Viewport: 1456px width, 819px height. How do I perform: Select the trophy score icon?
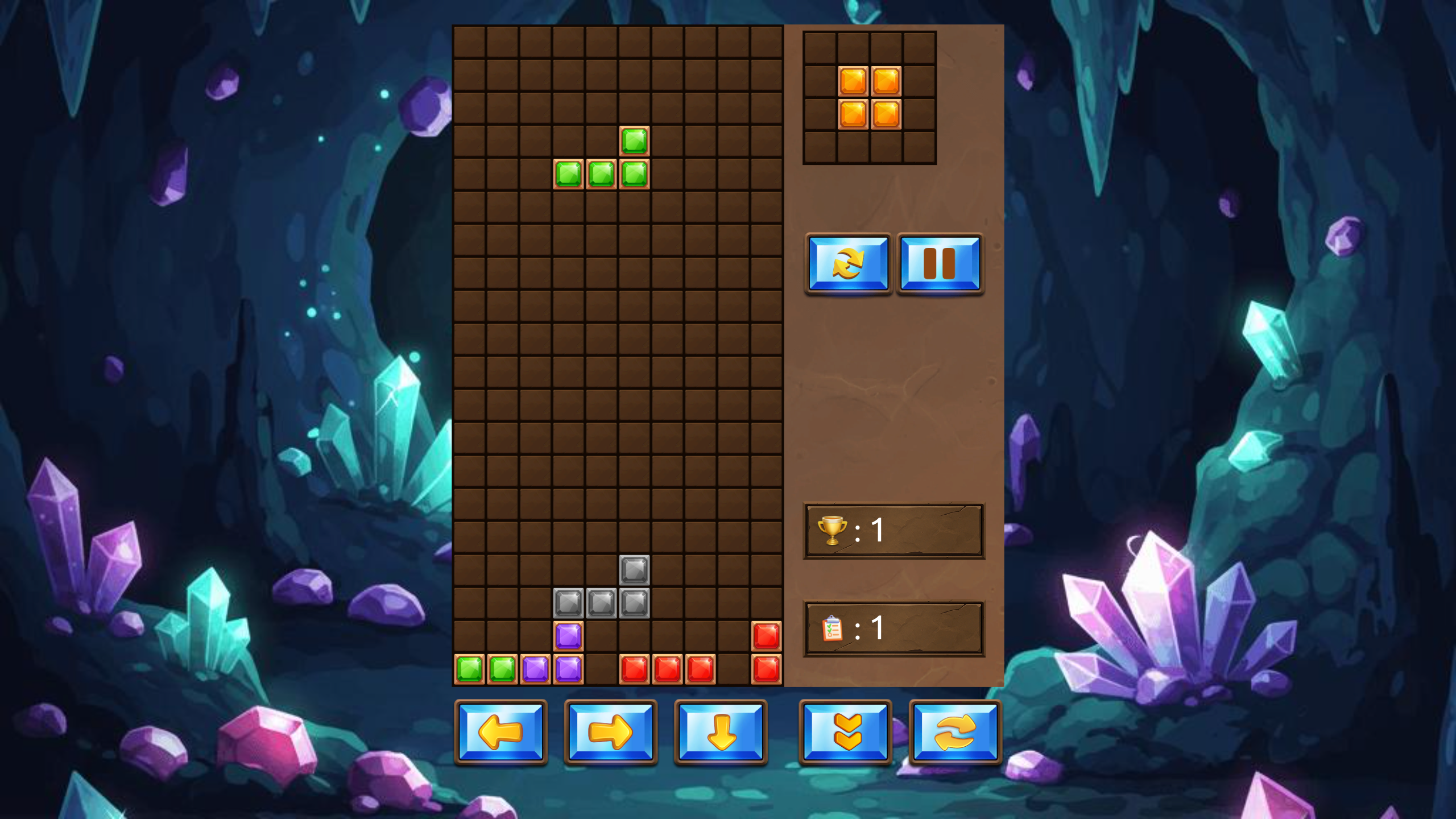(x=833, y=530)
